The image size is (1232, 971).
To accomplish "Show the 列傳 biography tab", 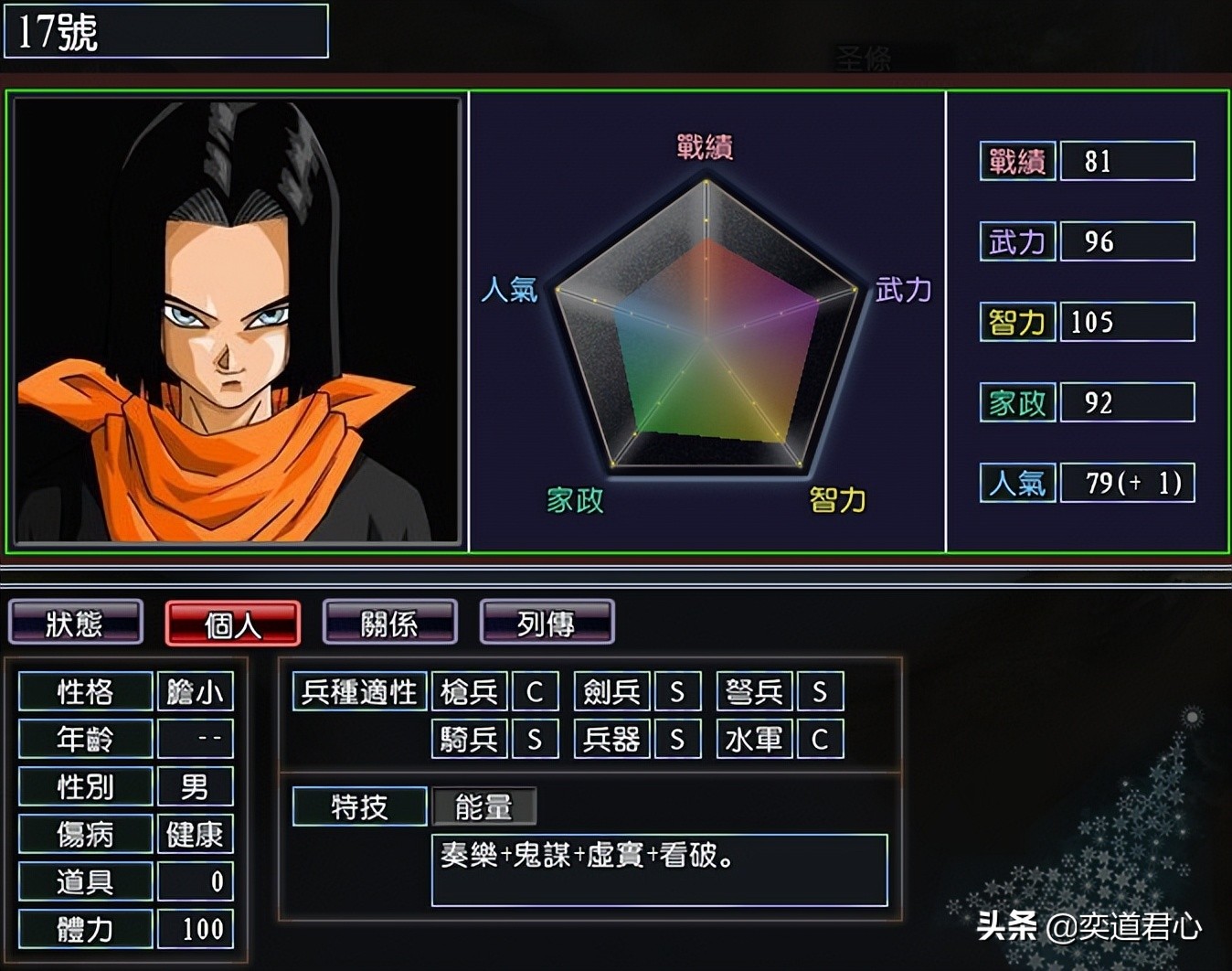I will [x=547, y=624].
